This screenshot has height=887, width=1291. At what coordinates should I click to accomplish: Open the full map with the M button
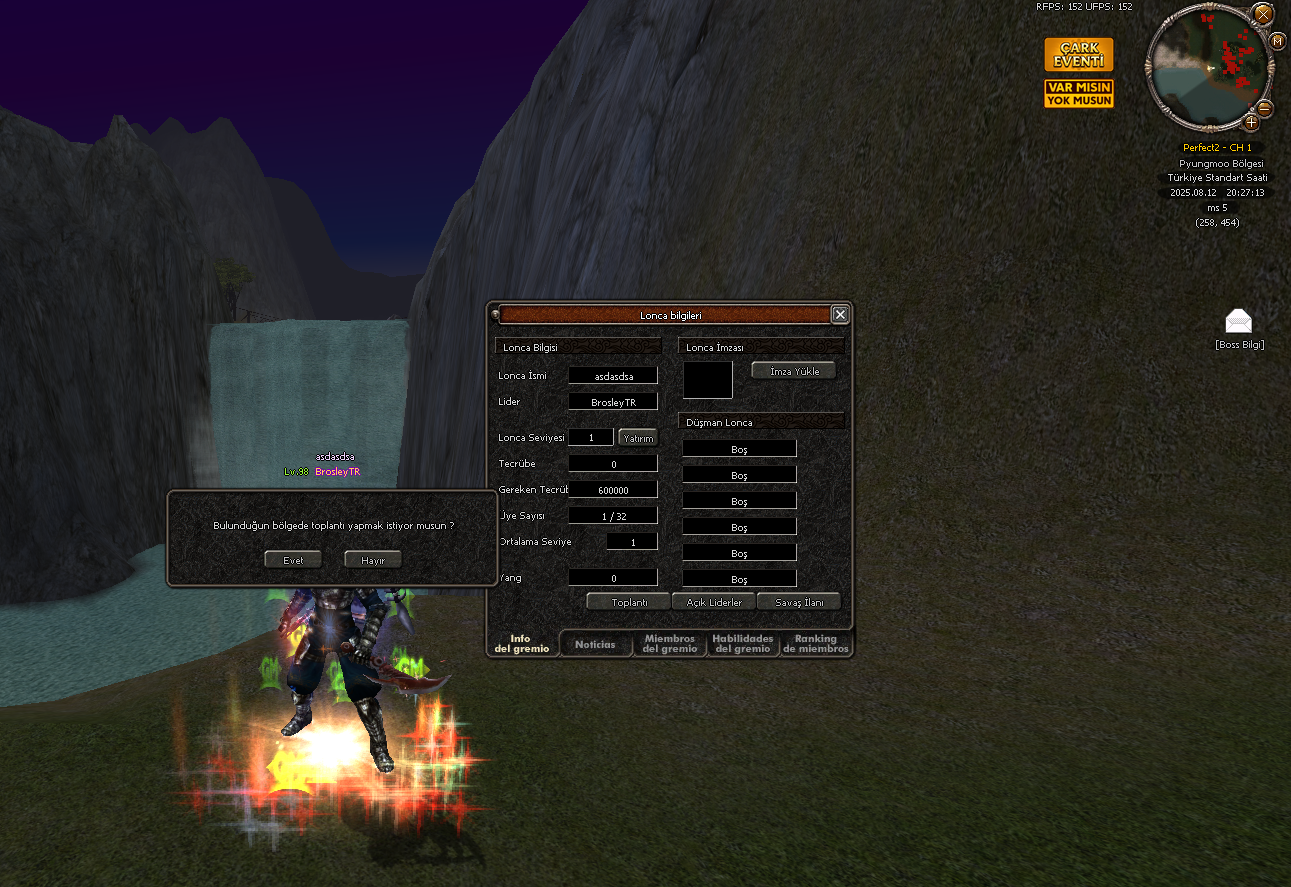tap(1277, 41)
